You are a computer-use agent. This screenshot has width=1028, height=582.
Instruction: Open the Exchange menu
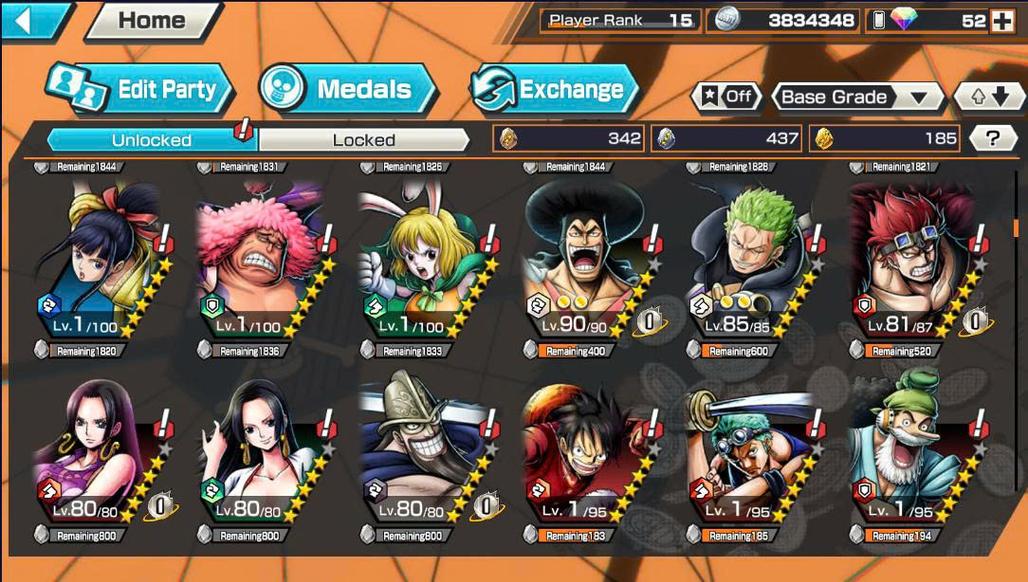pyautogui.click(x=555, y=89)
